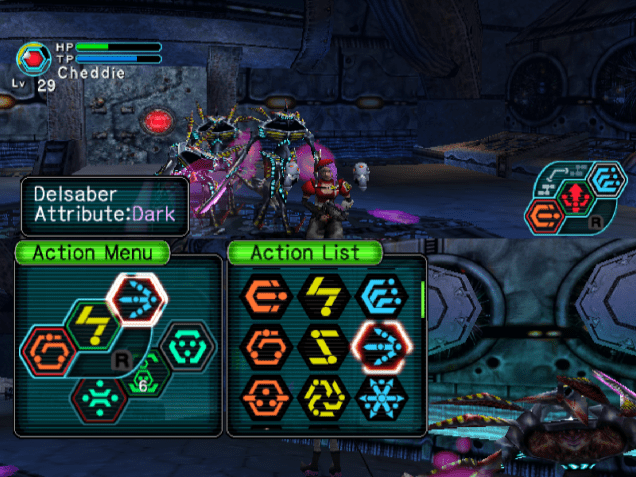636x477 pixels.
Task: Choose the yellow S-shaped technique in Action List
Action: click(x=323, y=347)
